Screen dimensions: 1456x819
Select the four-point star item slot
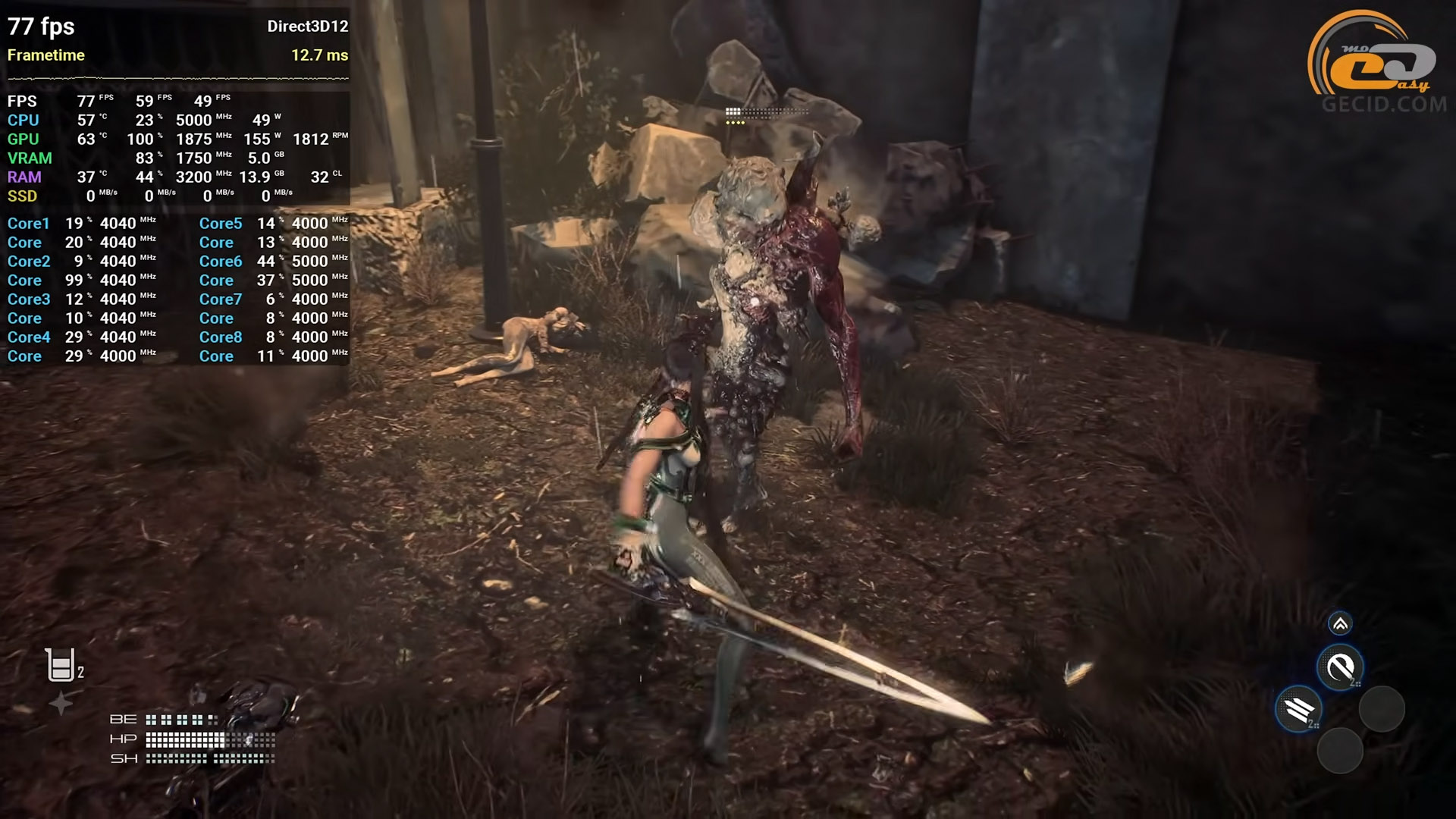pos(61,704)
